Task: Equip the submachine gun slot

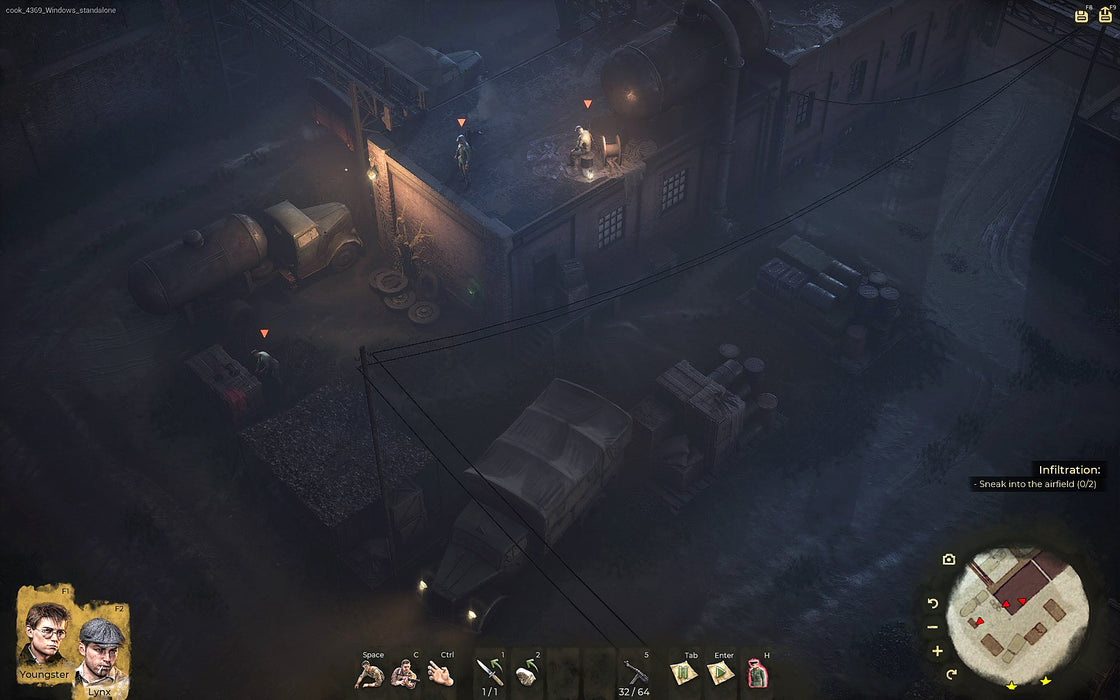Action: pos(636,672)
